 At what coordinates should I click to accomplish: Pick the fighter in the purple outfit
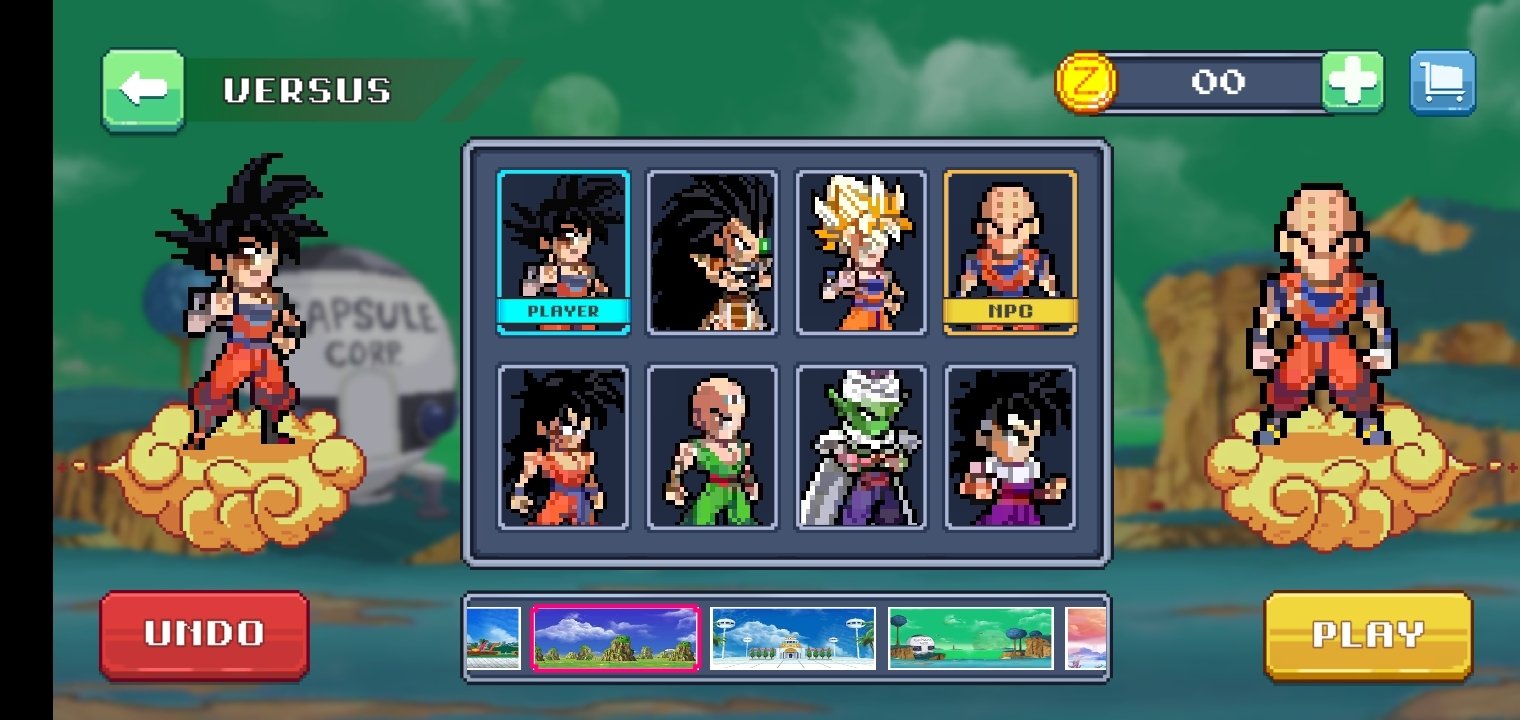point(1010,446)
